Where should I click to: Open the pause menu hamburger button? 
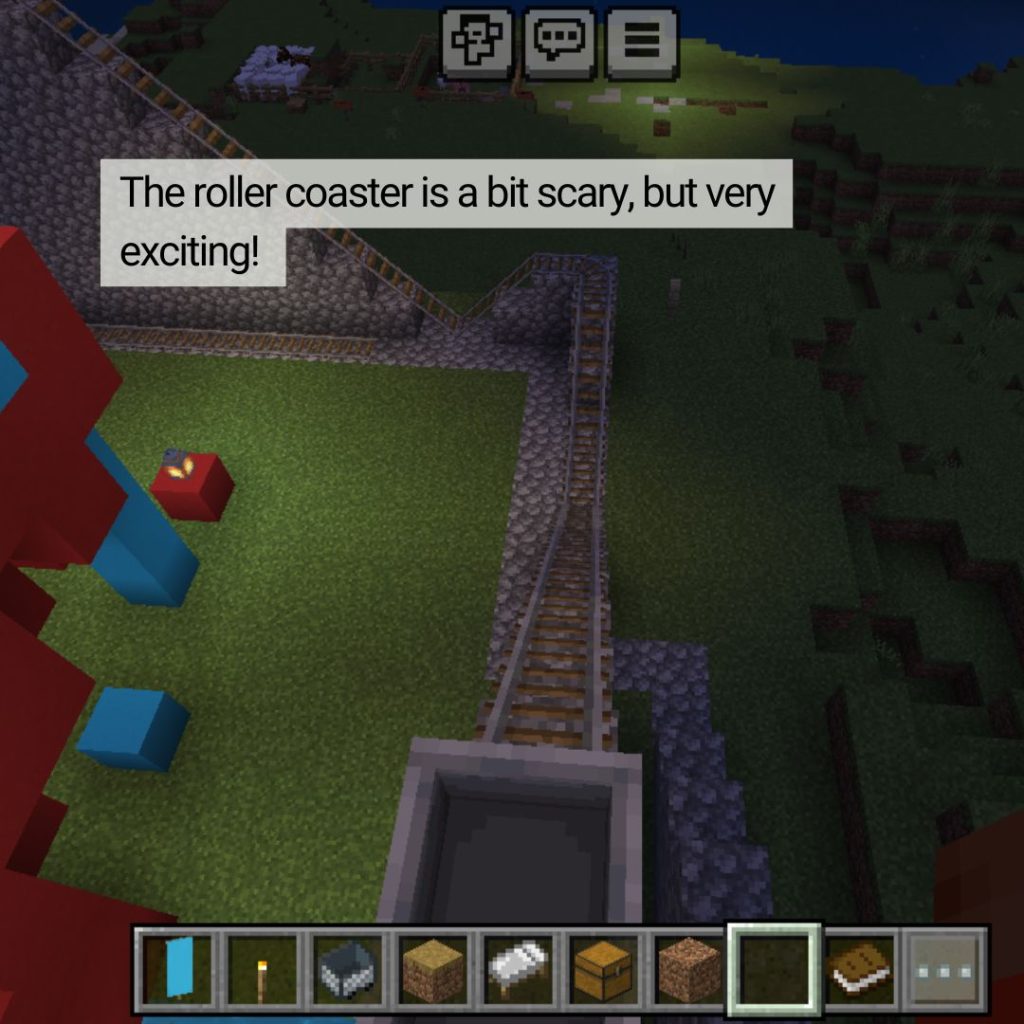[641, 43]
